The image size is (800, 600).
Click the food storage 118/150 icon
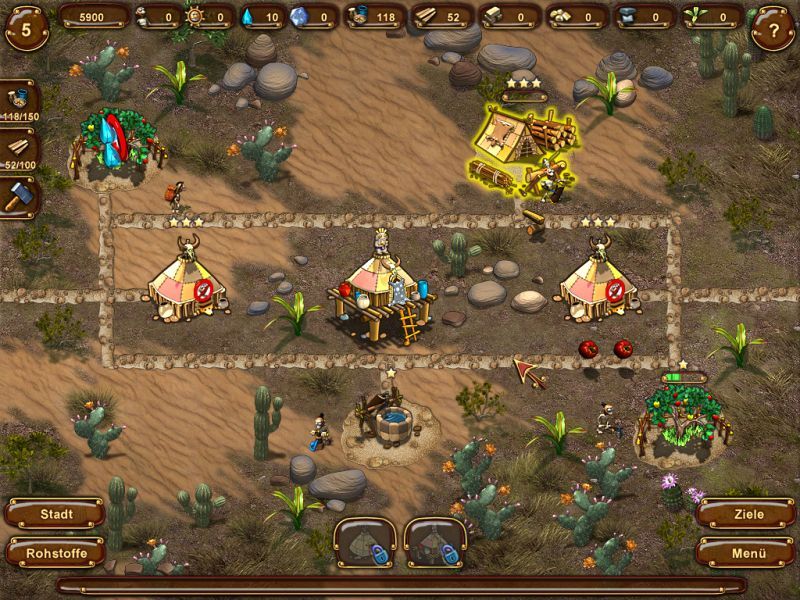click(20, 99)
